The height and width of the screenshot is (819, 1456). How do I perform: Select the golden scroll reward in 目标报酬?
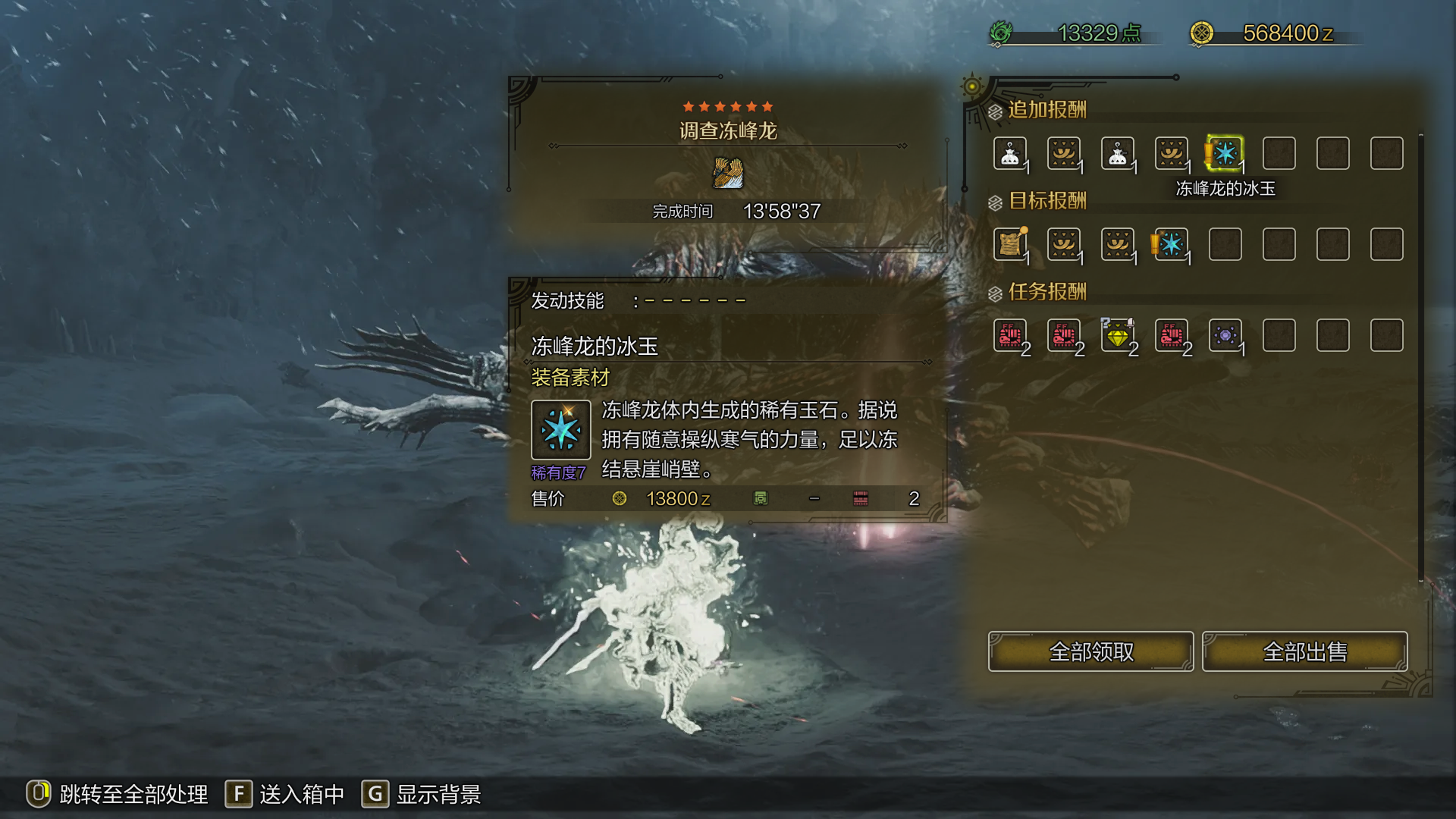pos(1010,244)
